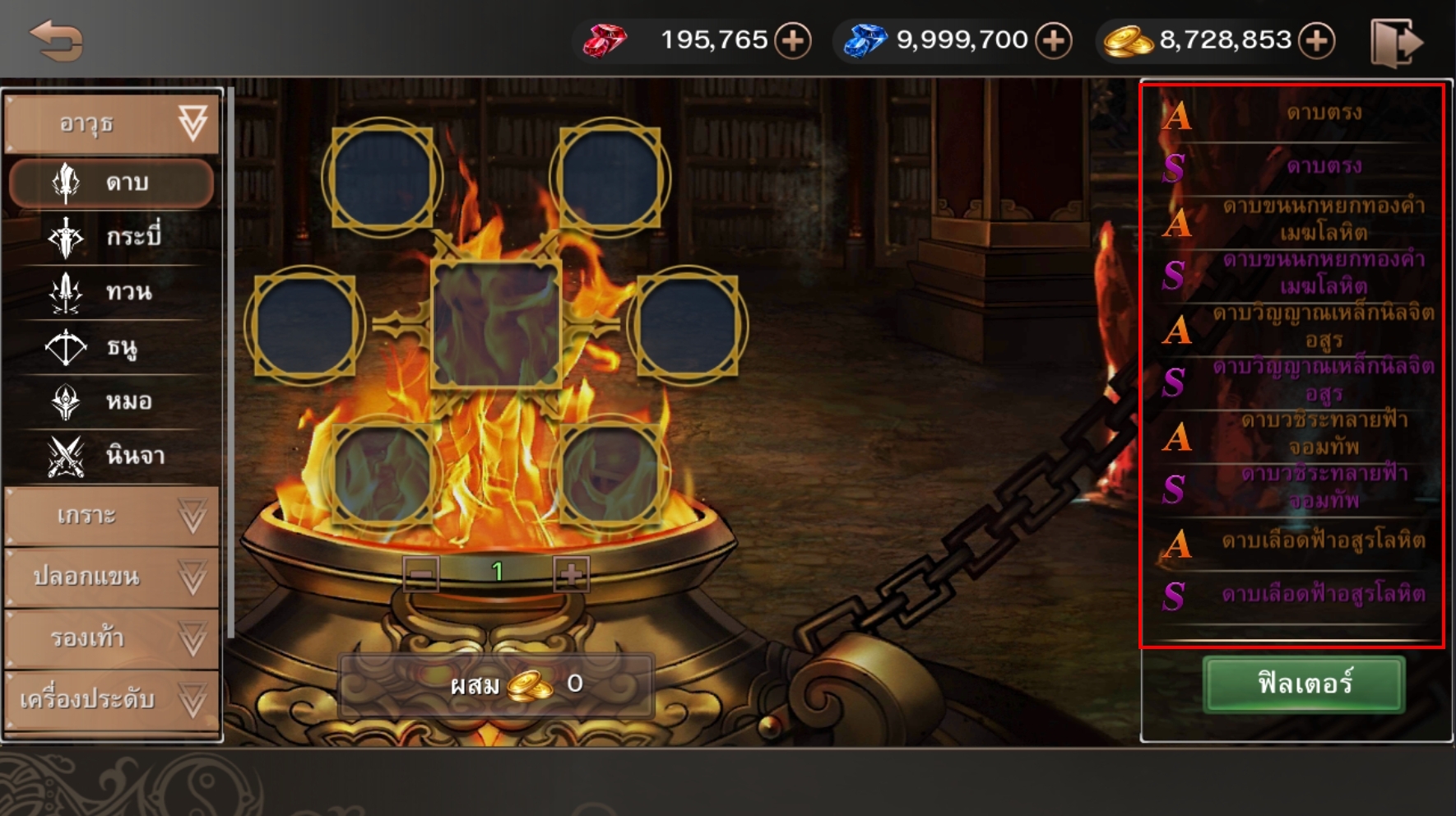Expand the เกราะ armor category
Viewport: 1456px width, 816px height.
(x=112, y=516)
